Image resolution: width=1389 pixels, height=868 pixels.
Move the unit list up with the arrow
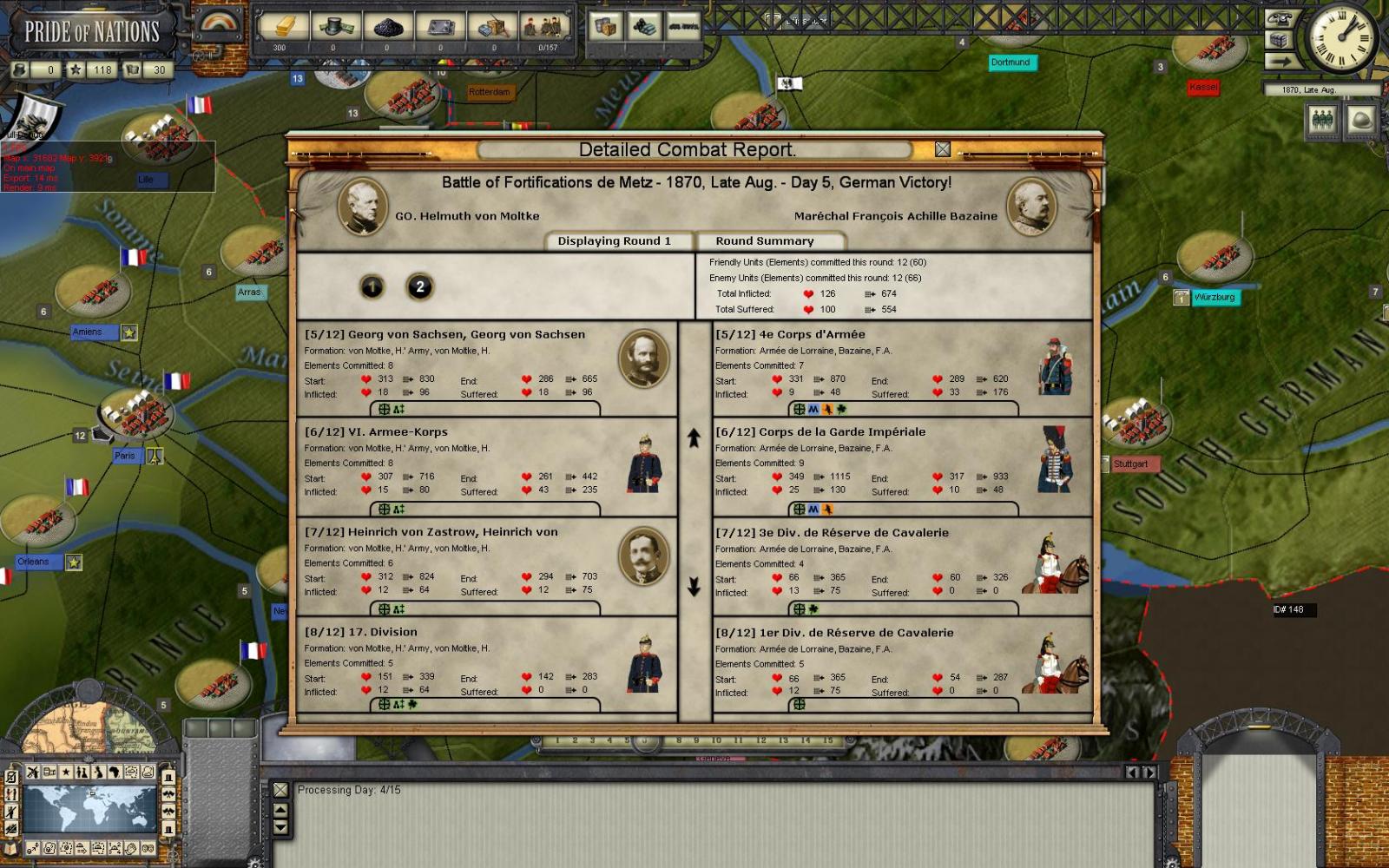point(694,438)
